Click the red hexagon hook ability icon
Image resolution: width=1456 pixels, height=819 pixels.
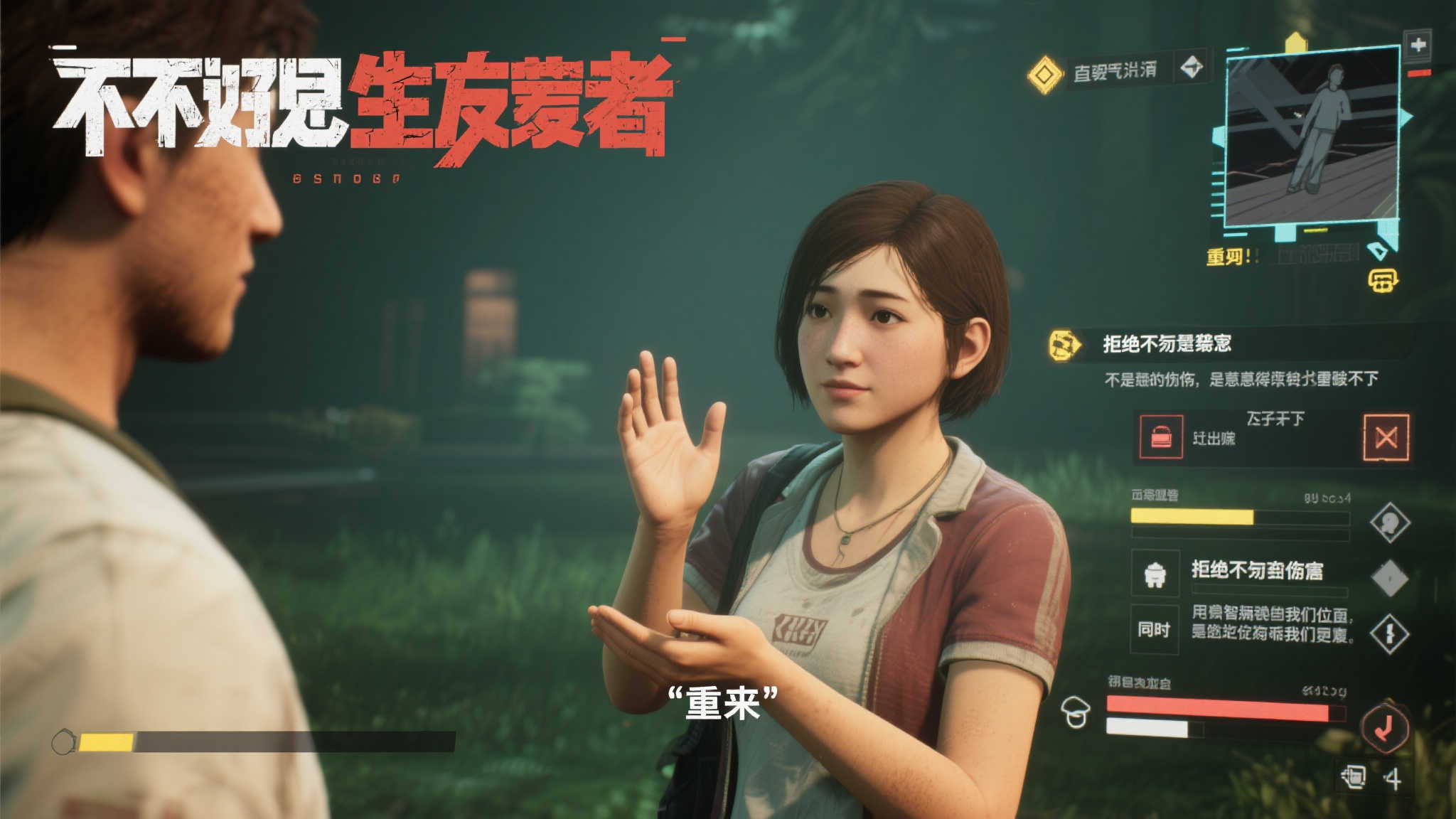pos(1384,727)
